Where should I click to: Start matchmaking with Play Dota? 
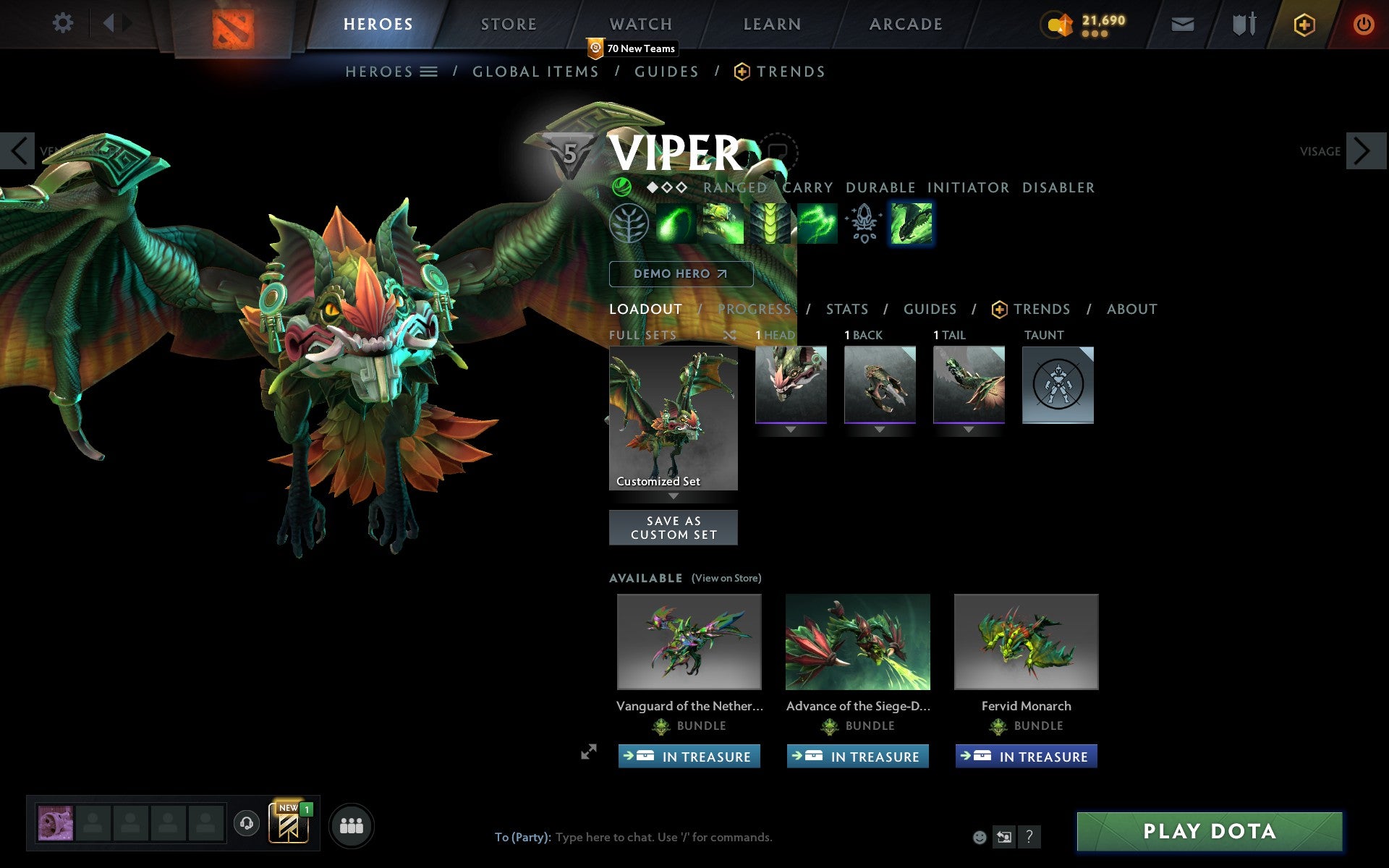click(x=1209, y=831)
